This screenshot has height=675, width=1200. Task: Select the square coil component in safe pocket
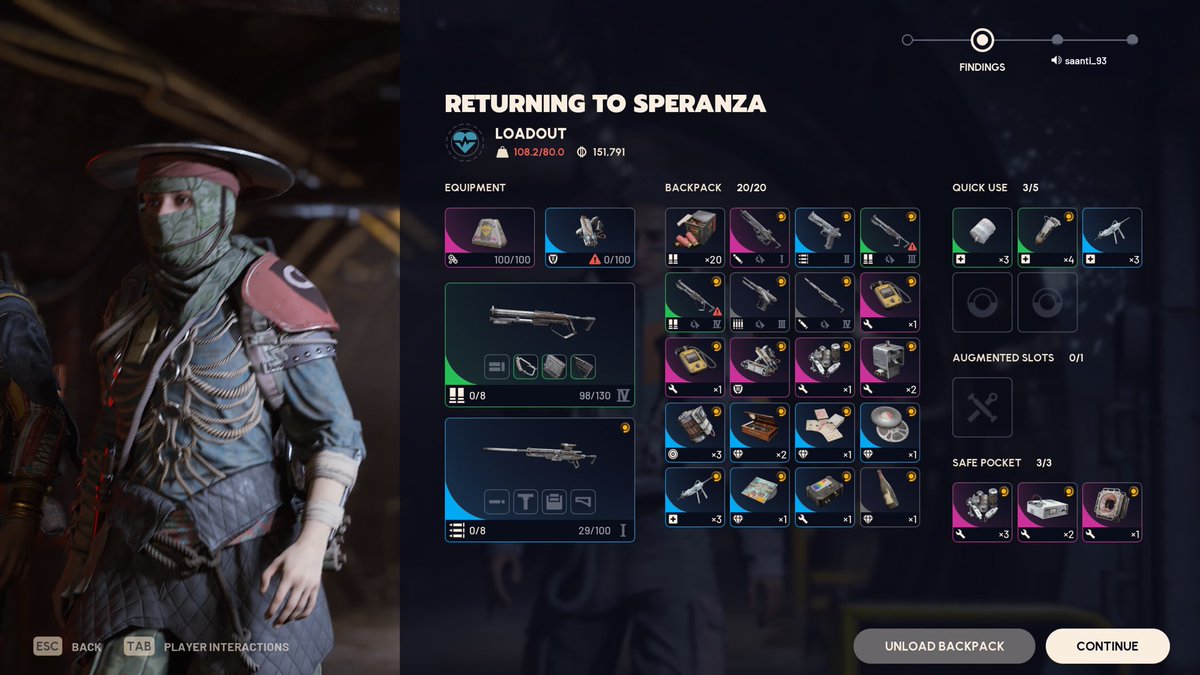pos(1111,512)
